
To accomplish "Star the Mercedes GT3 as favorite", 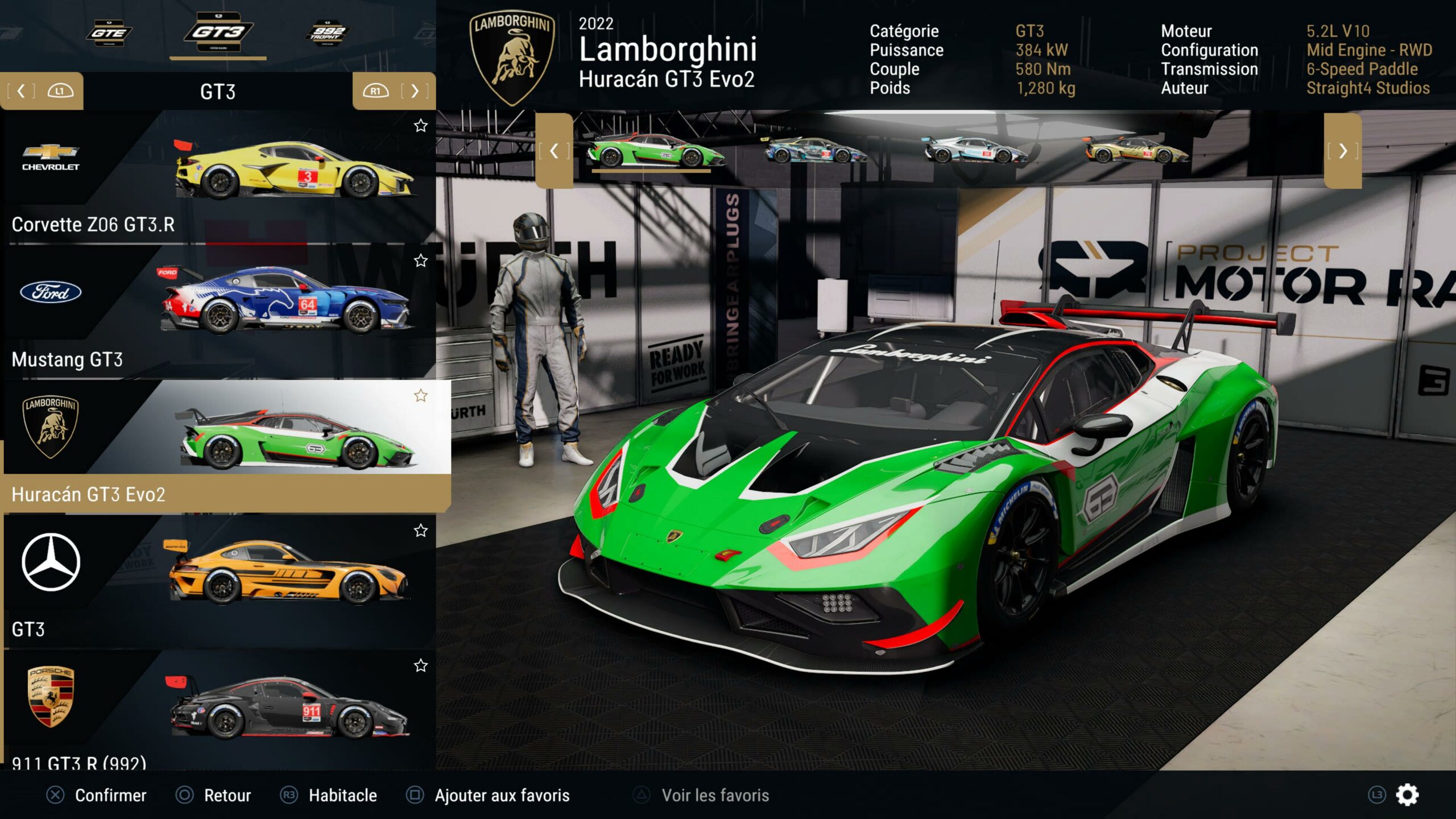I will (x=420, y=531).
